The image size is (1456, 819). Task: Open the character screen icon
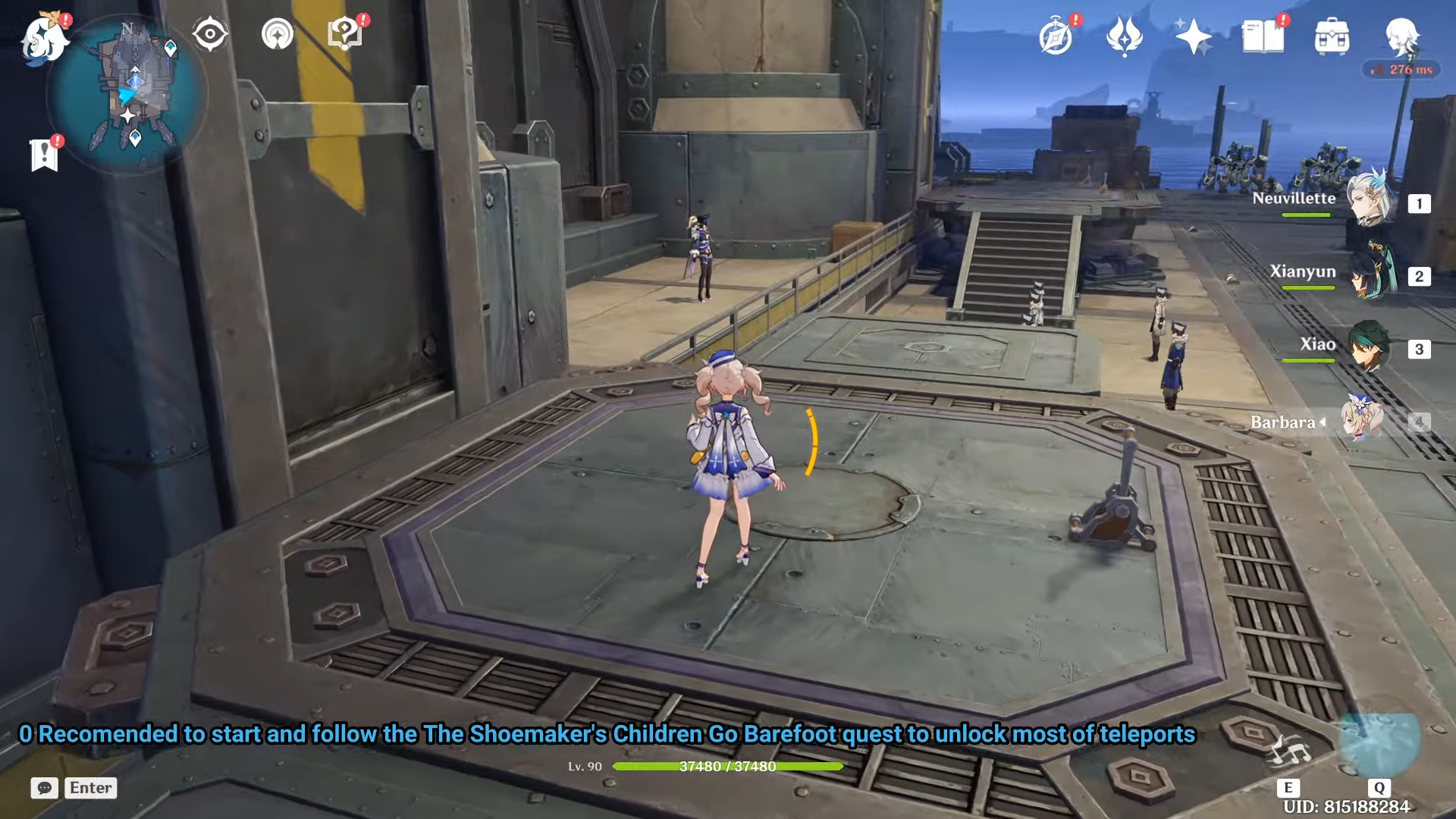click(1401, 36)
